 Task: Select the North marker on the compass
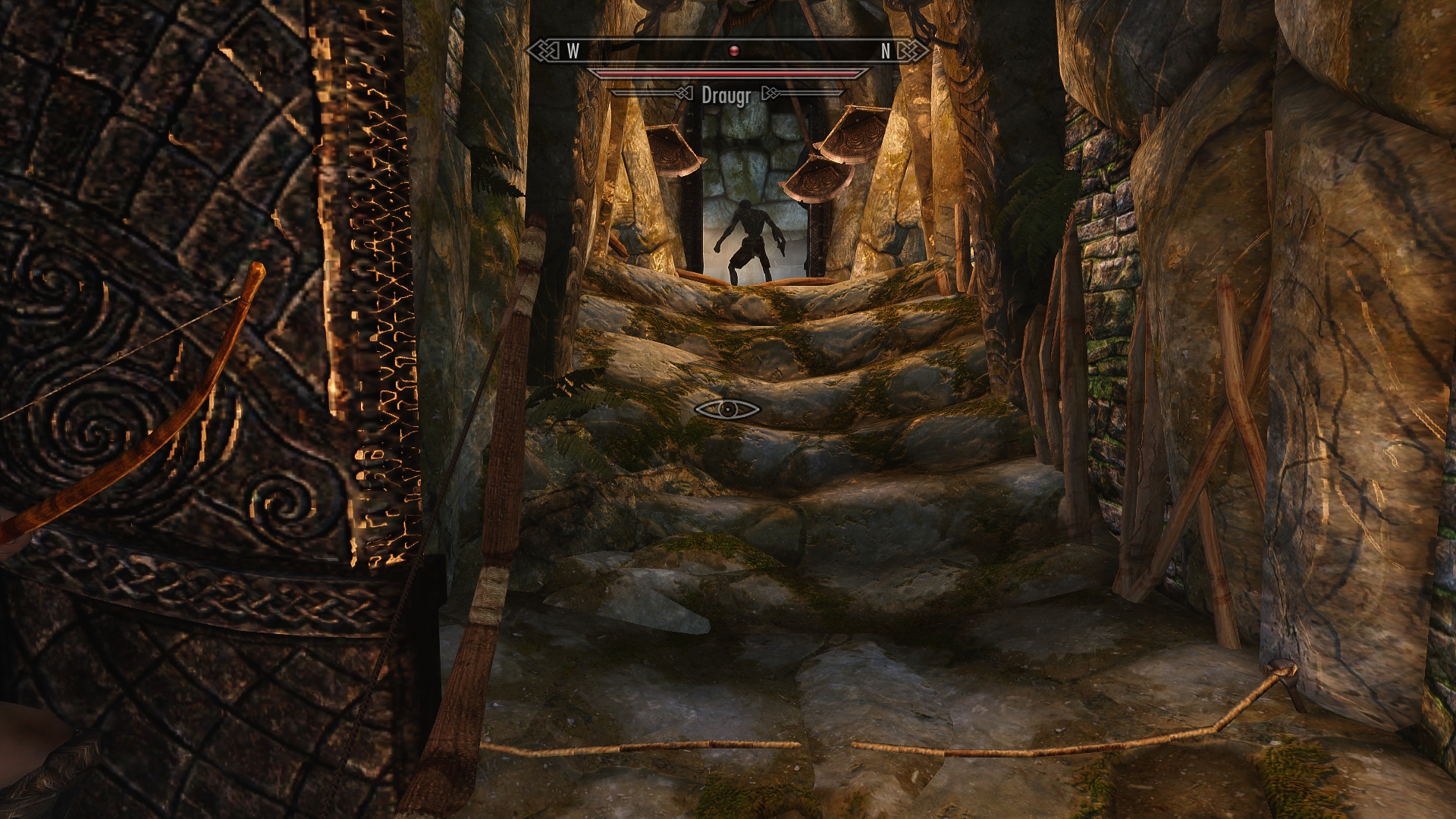pos(885,51)
